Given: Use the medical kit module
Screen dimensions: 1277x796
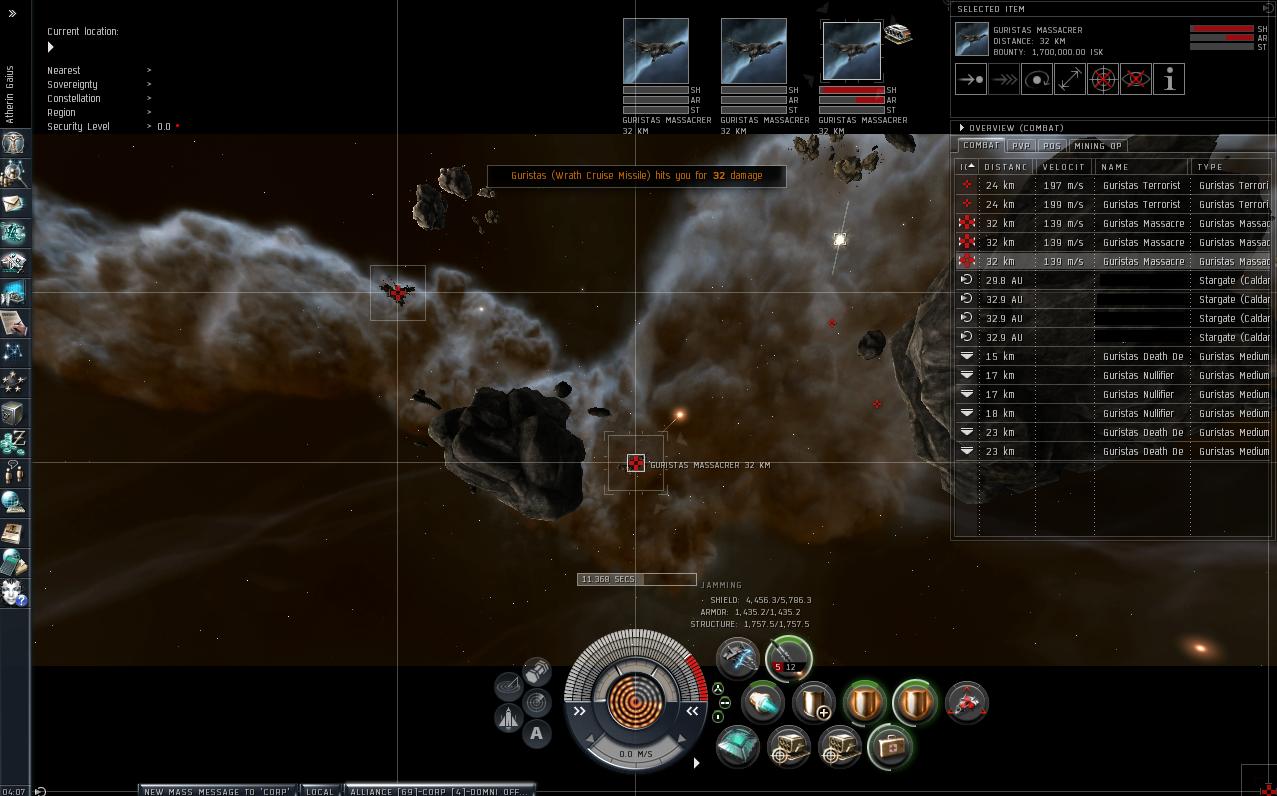Looking at the screenshot, I should click(x=889, y=746).
